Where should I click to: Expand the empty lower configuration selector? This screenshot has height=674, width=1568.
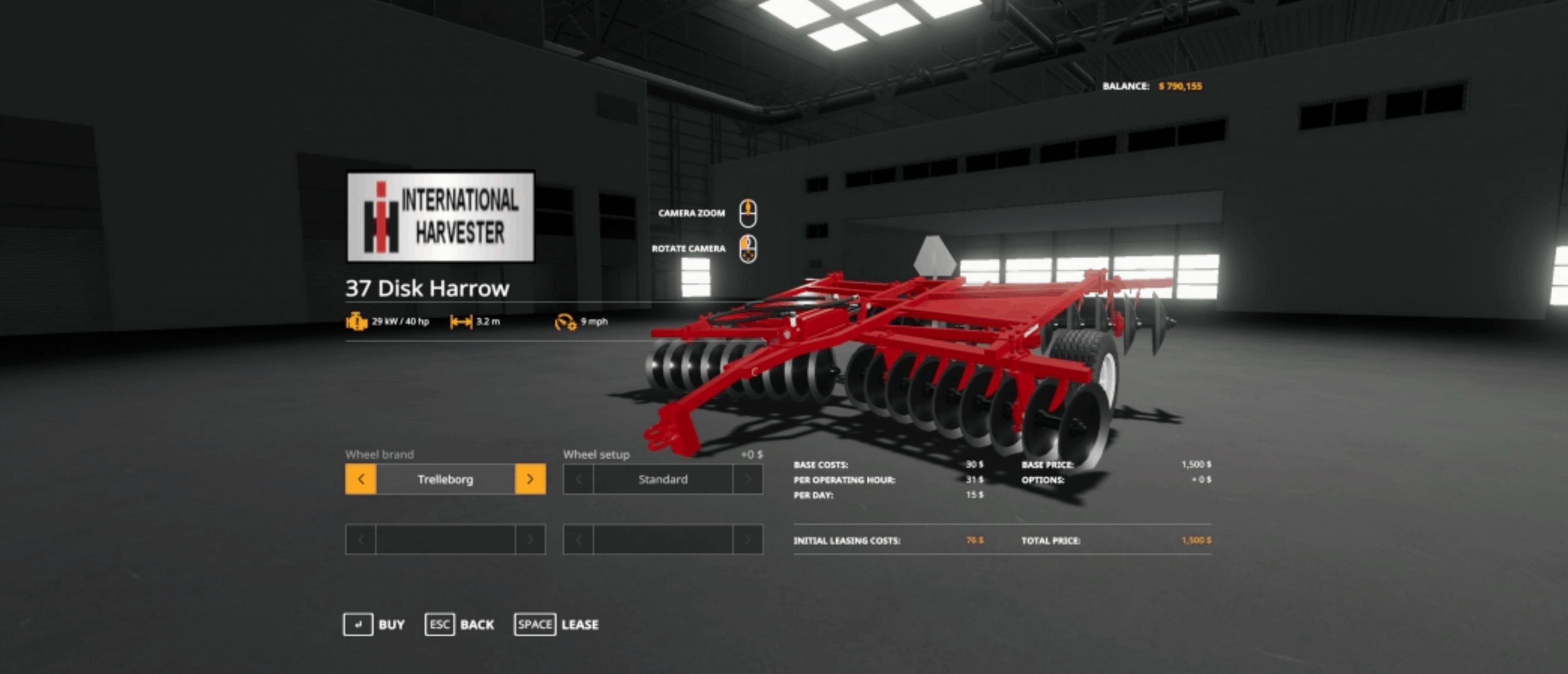446,539
